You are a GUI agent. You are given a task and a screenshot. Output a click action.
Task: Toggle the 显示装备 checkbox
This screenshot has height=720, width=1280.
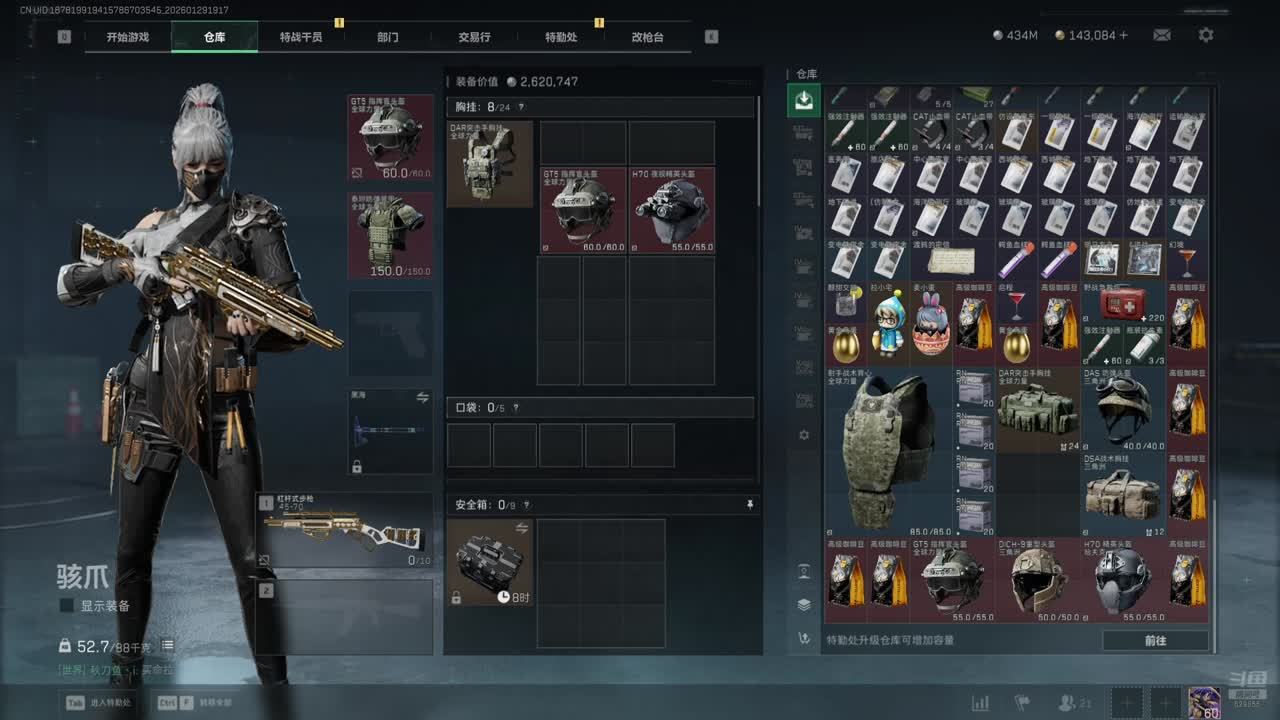[67, 606]
